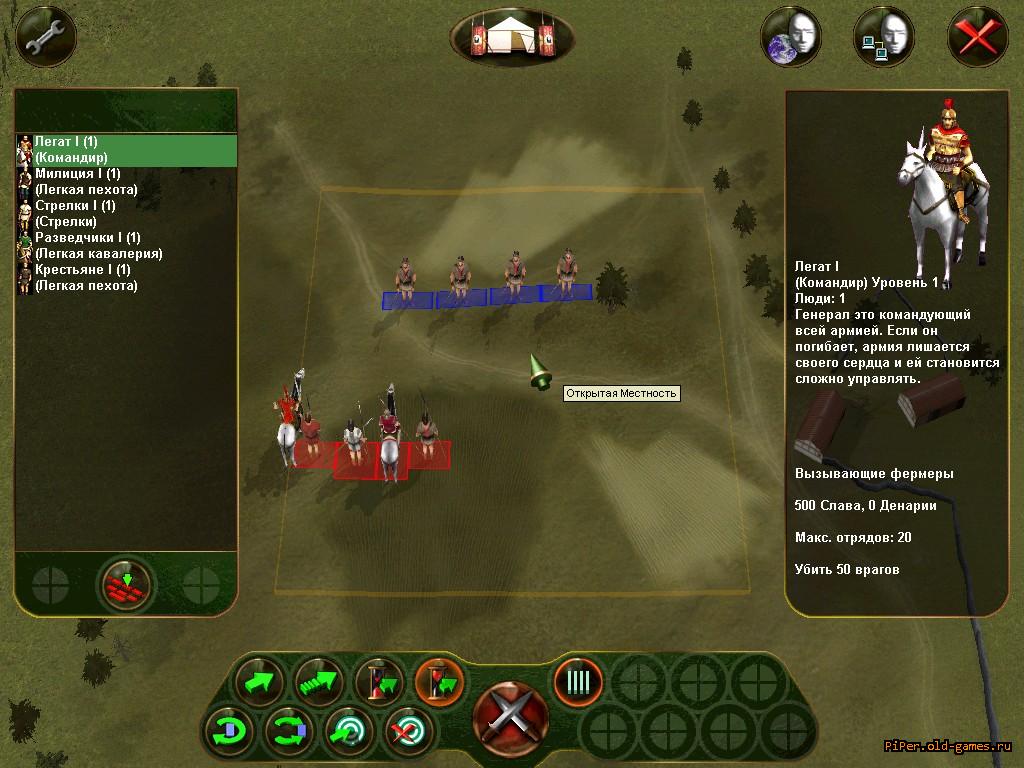Viewport: 1024px width, 768px height.
Task: Select the plain hourglass delay order
Action: pyautogui.click(x=380, y=683)
